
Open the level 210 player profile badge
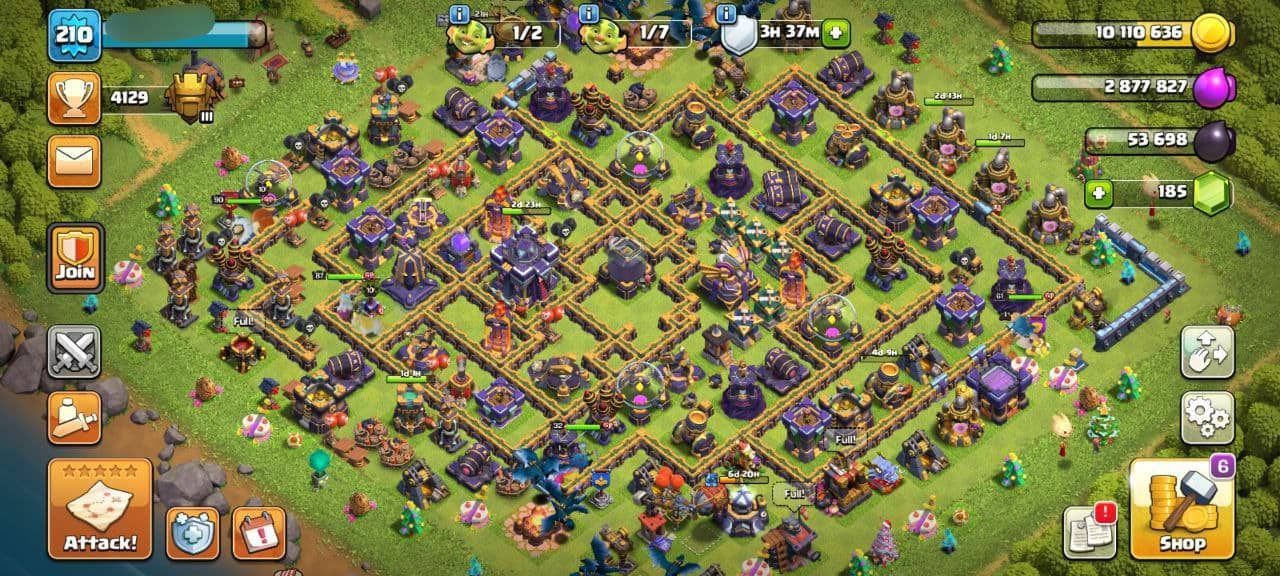74,35
